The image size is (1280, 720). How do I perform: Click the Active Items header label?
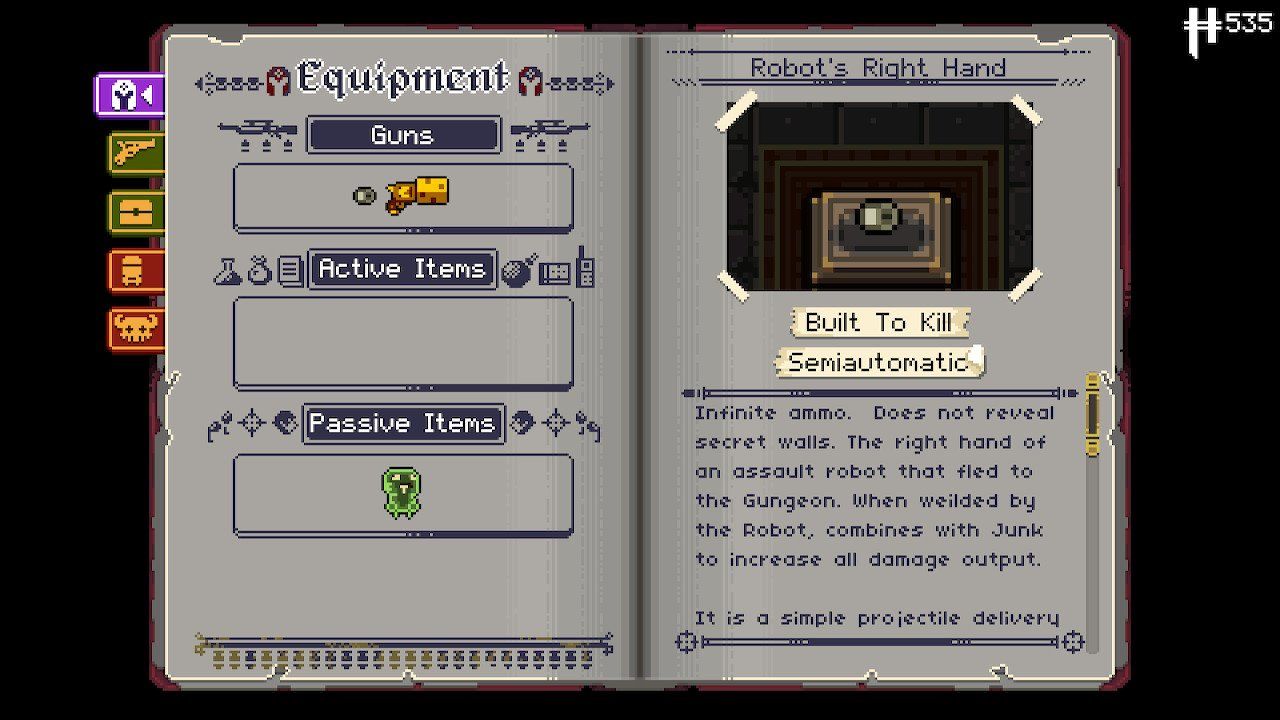pos(403,268)
